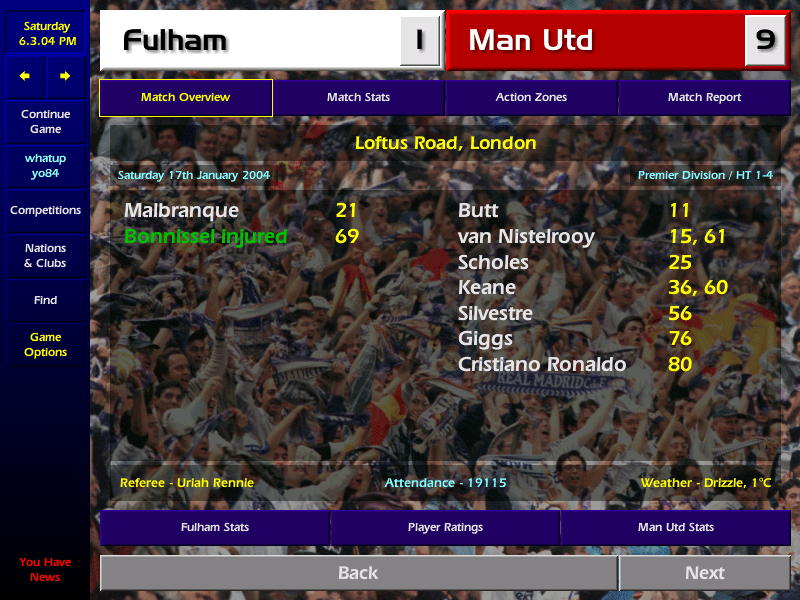This screenshot has height=600, width=800.
Task: Open the Competitions menu
Action: coord(45,211)
